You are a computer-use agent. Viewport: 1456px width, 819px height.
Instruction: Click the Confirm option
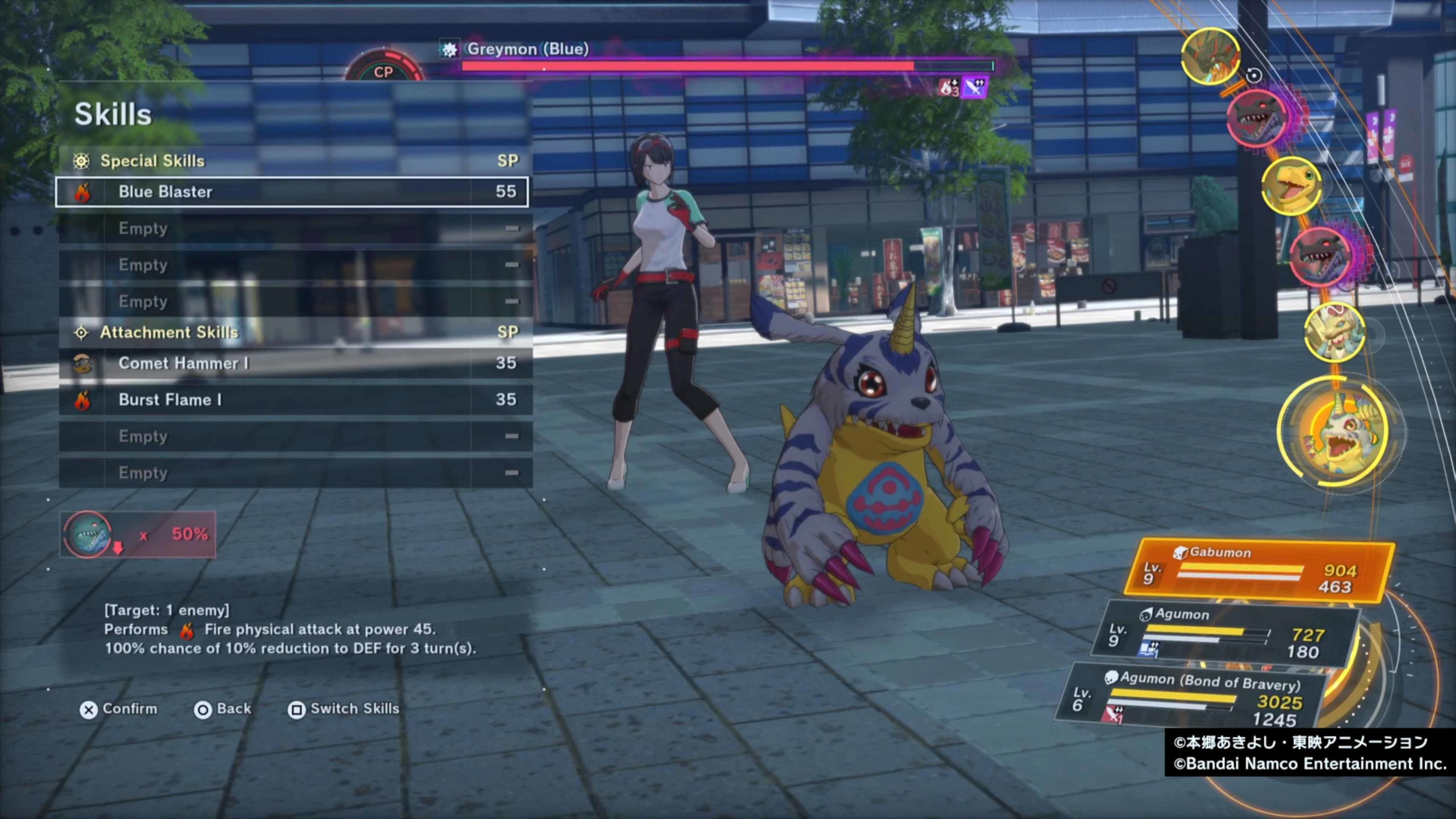click(x=118, y=709)
